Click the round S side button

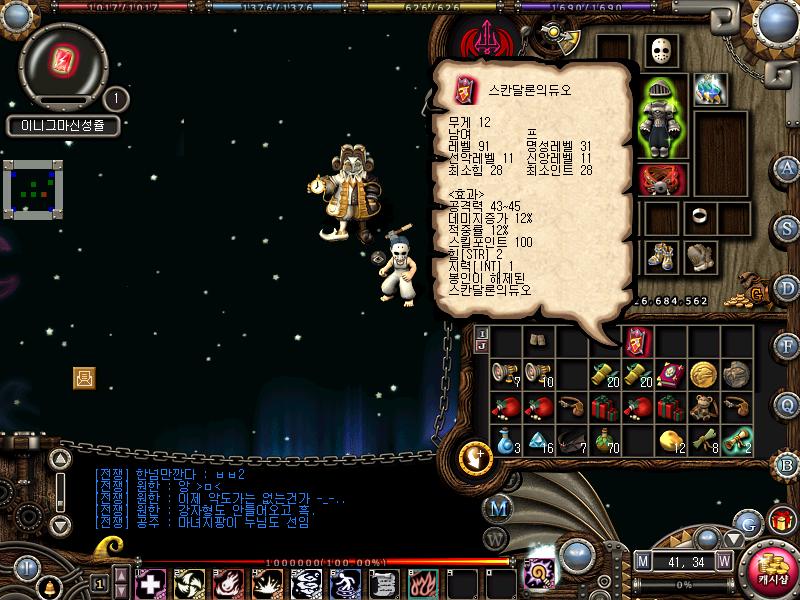coord(788,228)
